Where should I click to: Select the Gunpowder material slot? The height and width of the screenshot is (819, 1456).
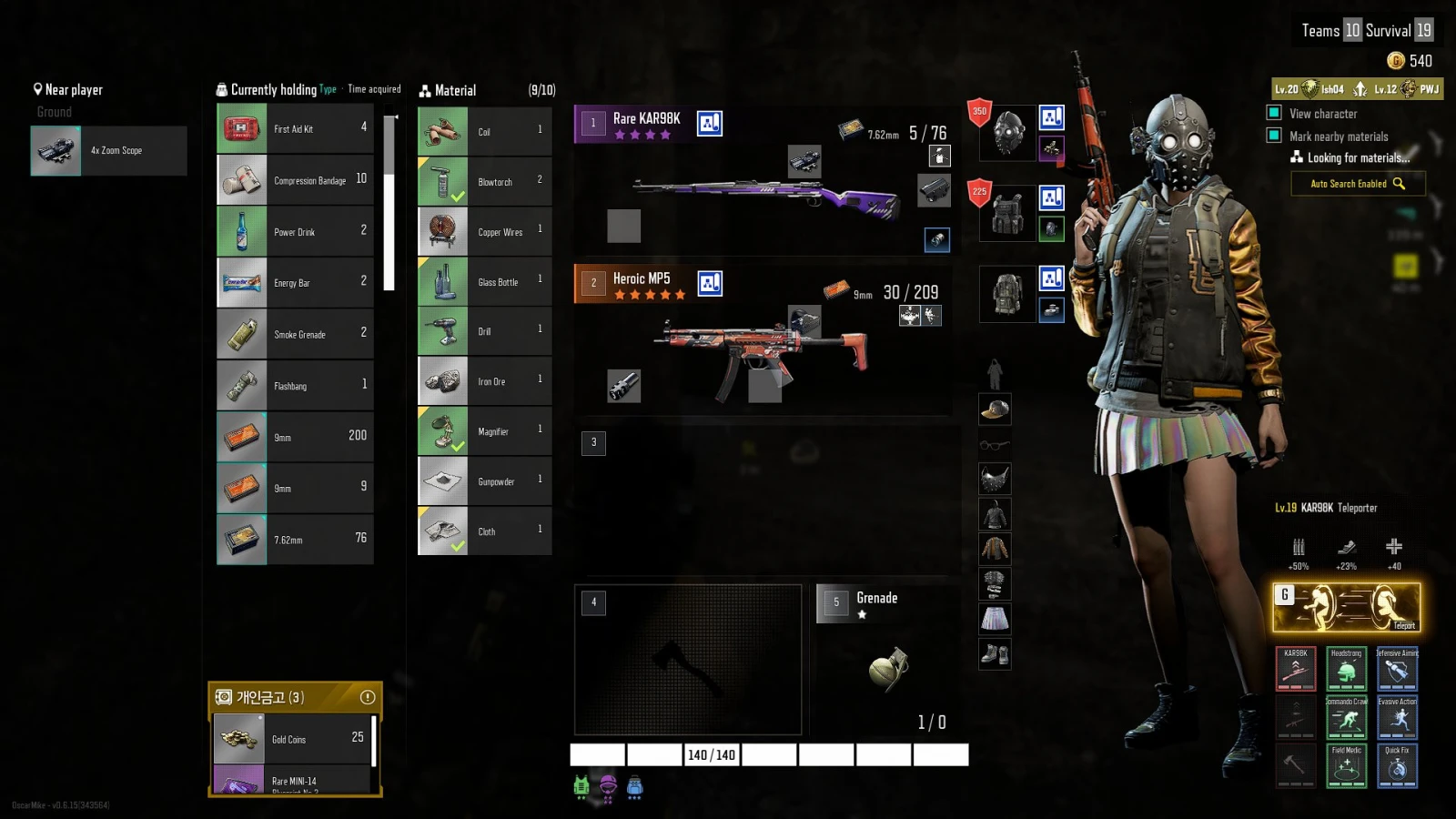tap(484, 481)
